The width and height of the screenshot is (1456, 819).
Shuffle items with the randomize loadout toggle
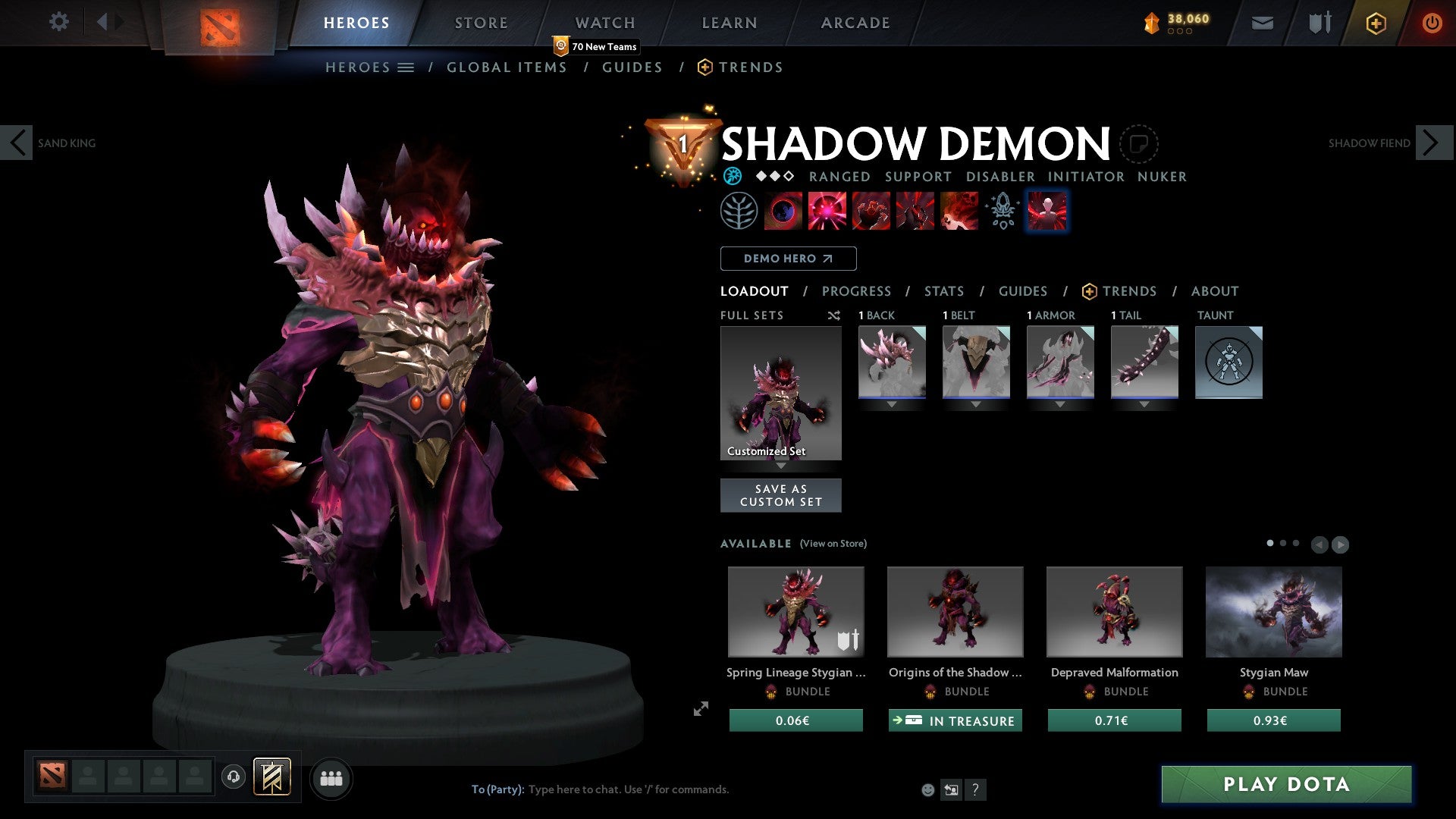(x=833, y=315)
